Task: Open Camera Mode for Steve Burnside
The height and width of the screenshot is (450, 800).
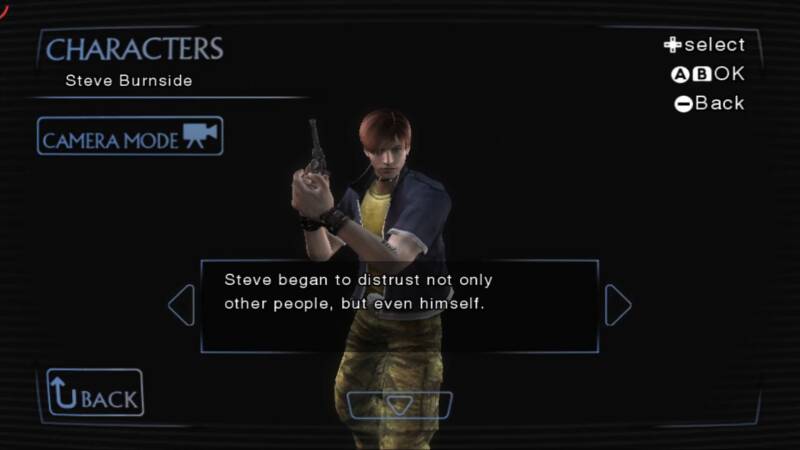Action: click(x=130, y=137)
